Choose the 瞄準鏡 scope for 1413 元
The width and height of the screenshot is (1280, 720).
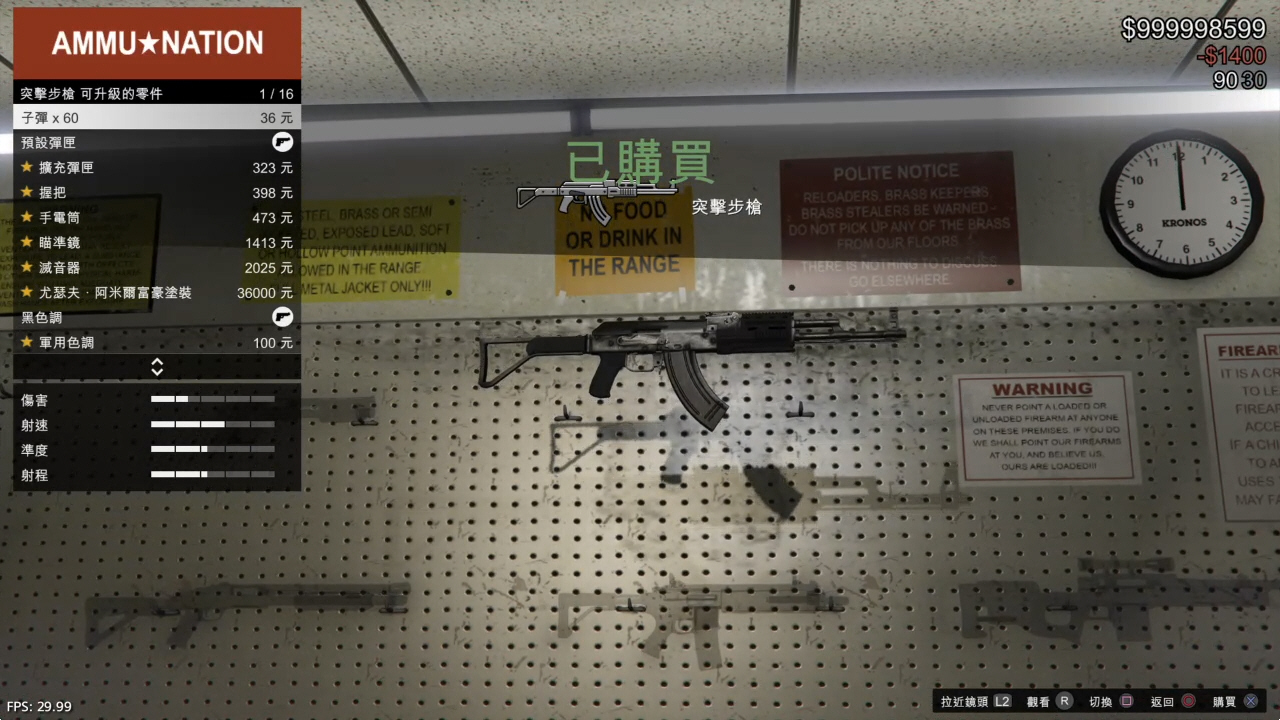pyautogui.click(x=157, y=243)
